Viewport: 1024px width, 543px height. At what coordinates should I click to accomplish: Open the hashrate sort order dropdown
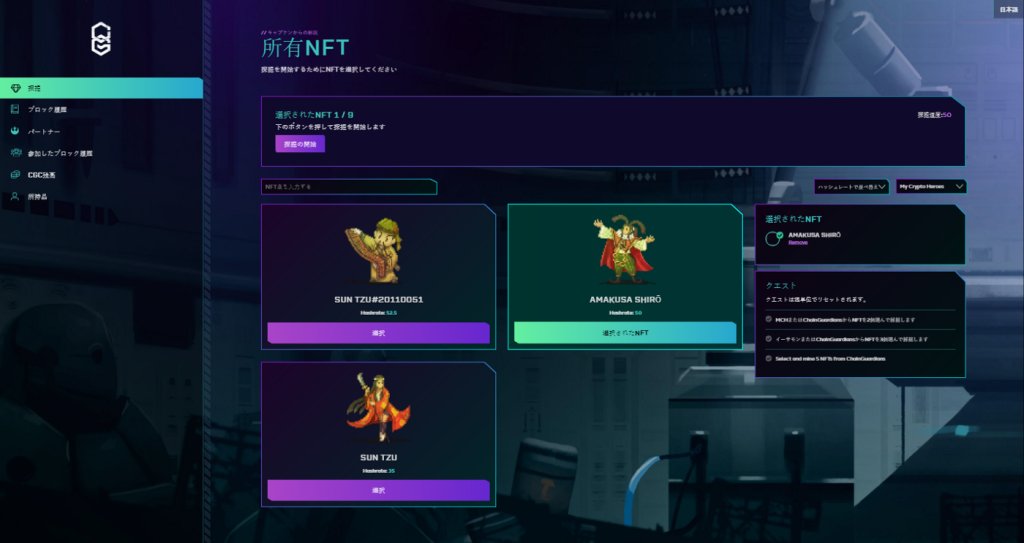[851, 186]
